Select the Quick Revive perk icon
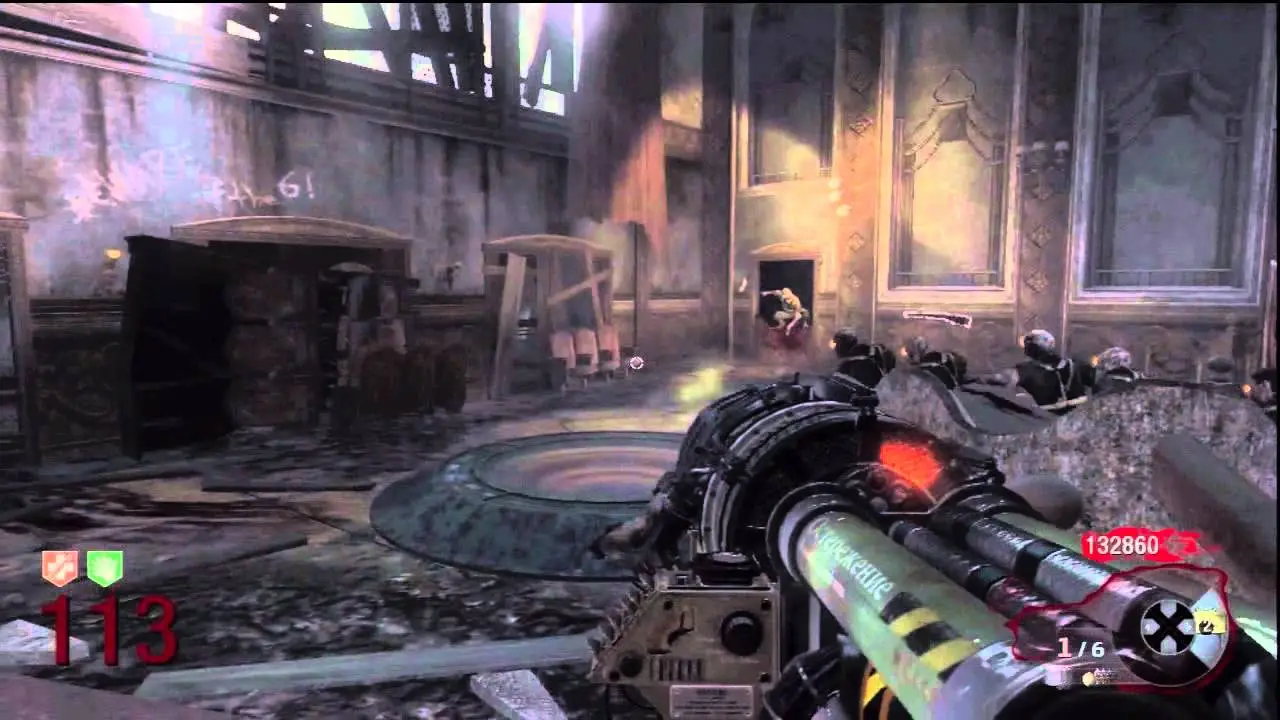1280x720 pixels. point(60,565)
